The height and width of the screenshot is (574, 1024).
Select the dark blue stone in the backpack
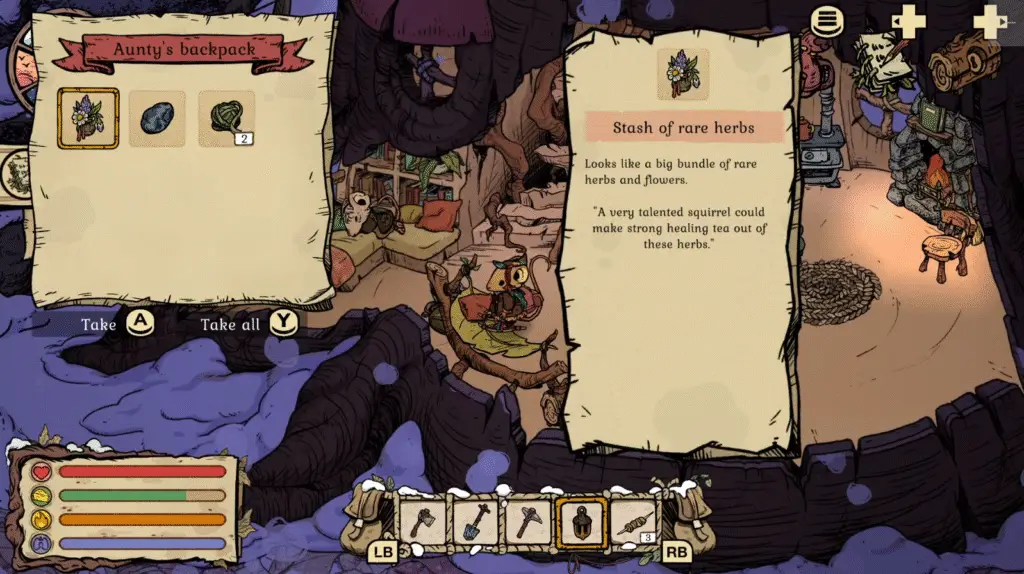pyautogui.click(x=157, y=118)
